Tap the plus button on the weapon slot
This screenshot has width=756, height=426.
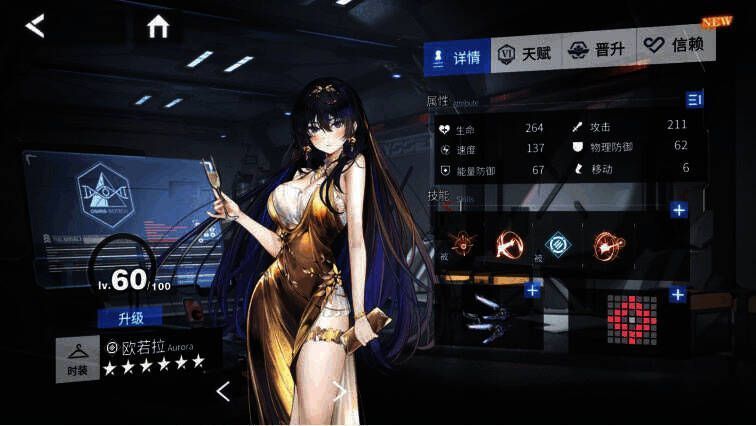(532, 290)
